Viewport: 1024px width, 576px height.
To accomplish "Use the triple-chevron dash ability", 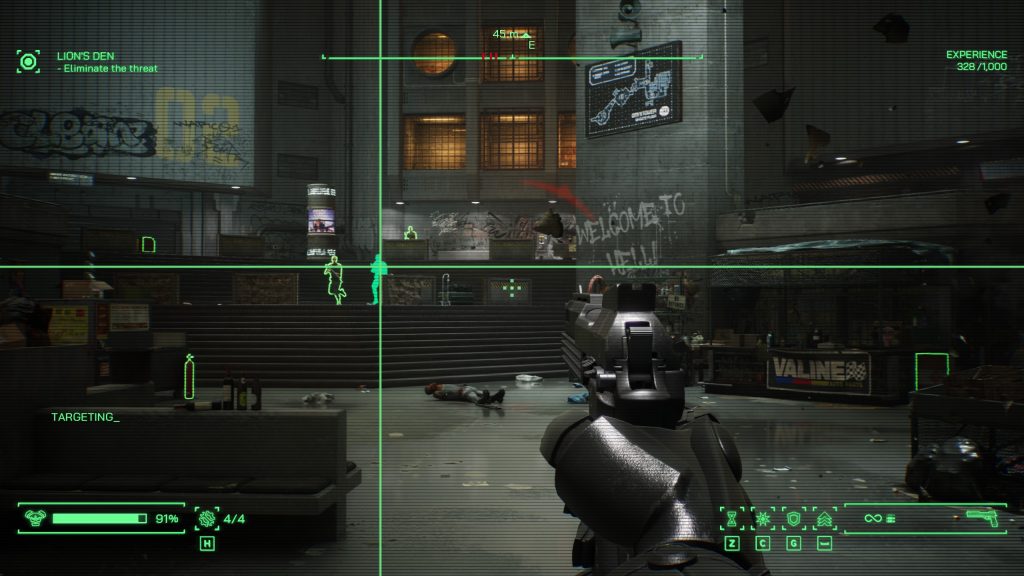I will click(825, 519).
